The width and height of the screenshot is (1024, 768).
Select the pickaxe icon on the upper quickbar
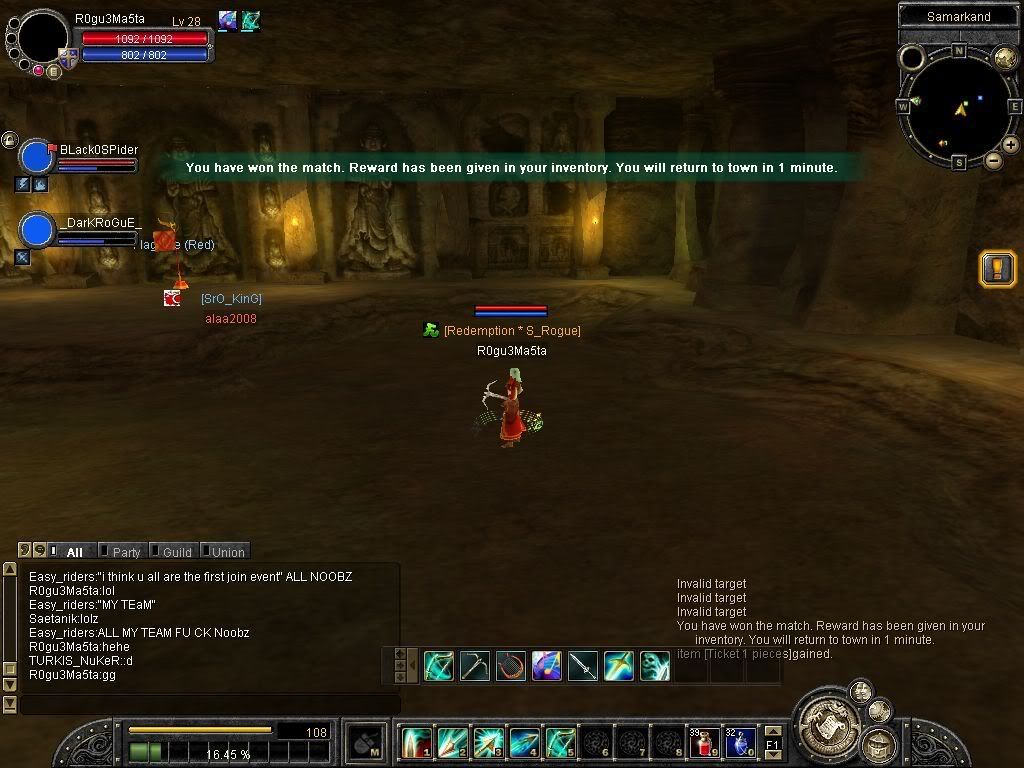475,666
